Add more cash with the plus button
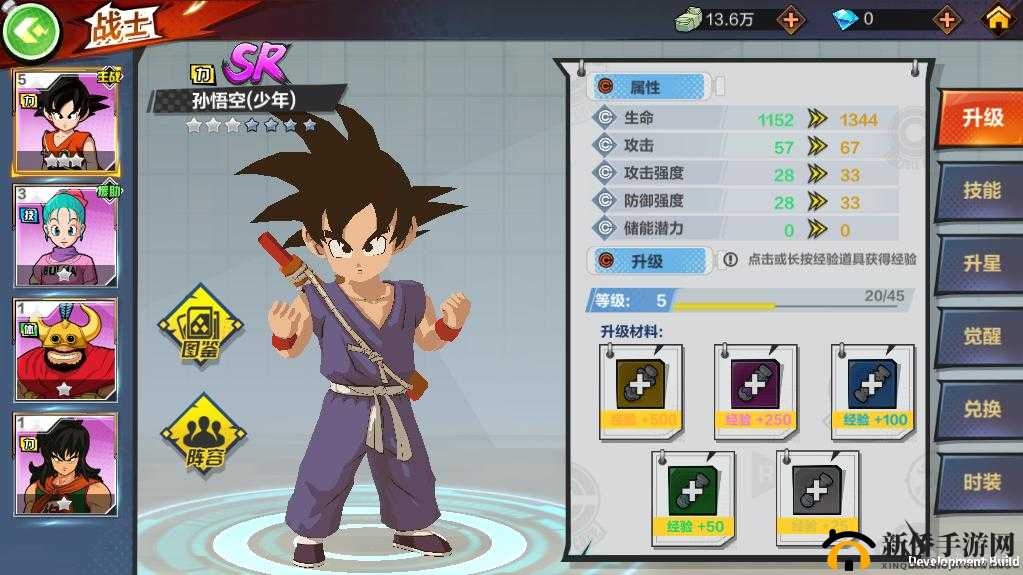 click(790, 19)
